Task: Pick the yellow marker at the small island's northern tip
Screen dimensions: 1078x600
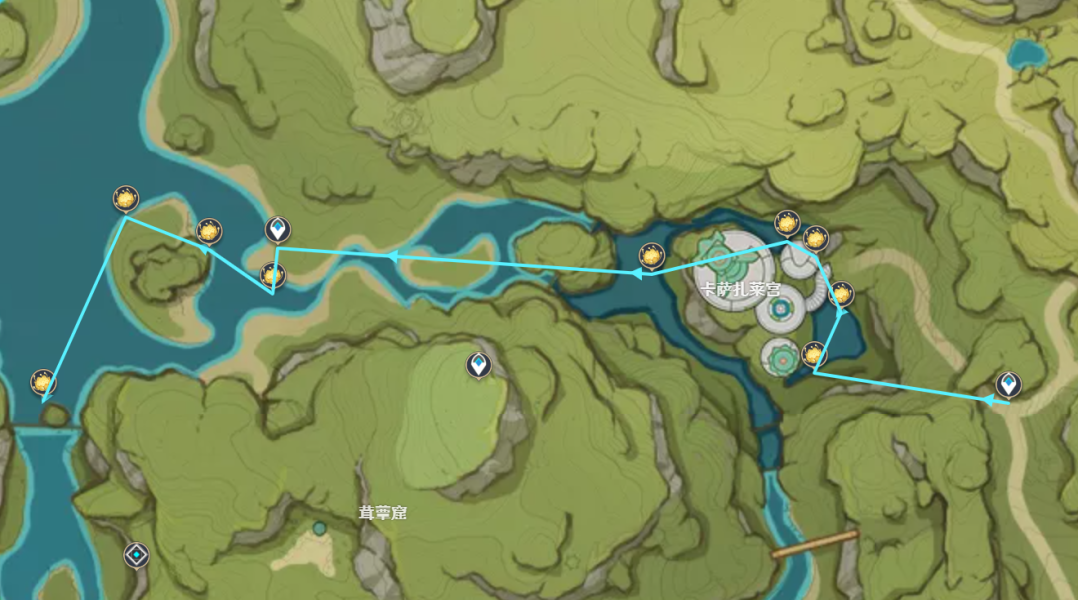Action: [125, 199]
